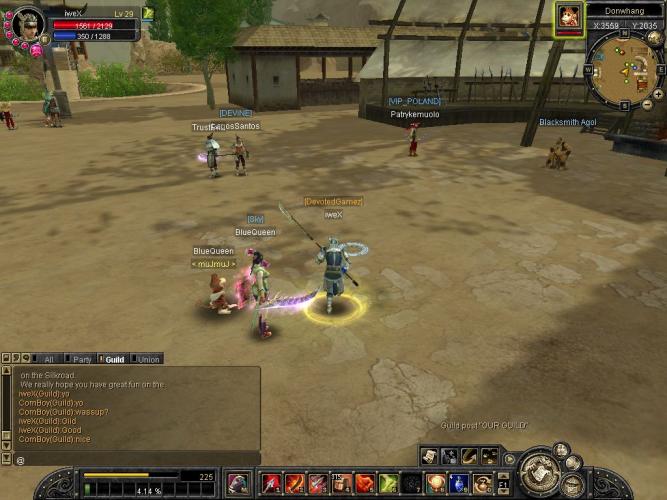The image size is (667, 500).
Task: Use the orange orb hotbar item
Action: tap(436, 484)
